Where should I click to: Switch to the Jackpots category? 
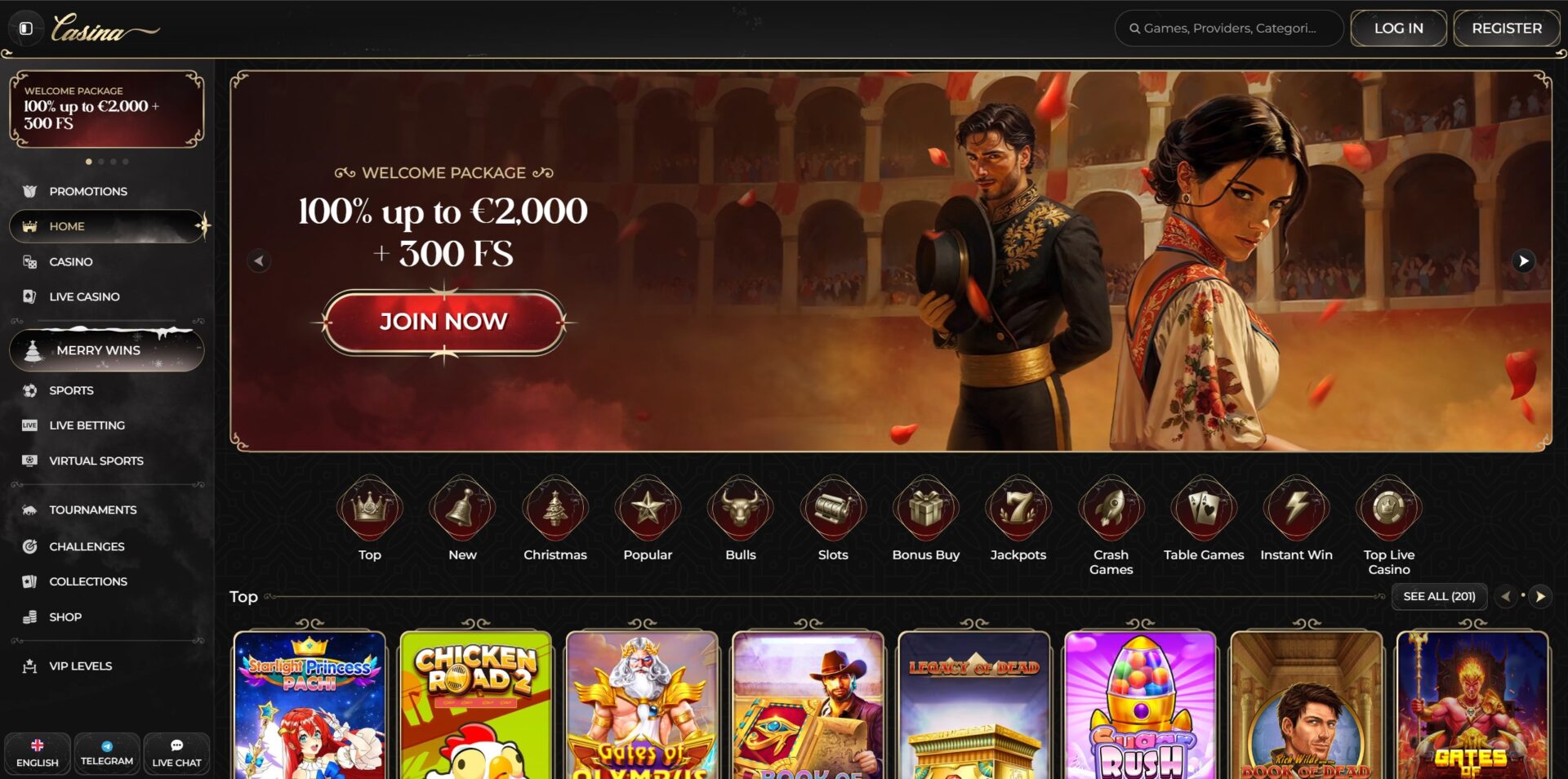pyautogui.click(x=1018, y=520)
